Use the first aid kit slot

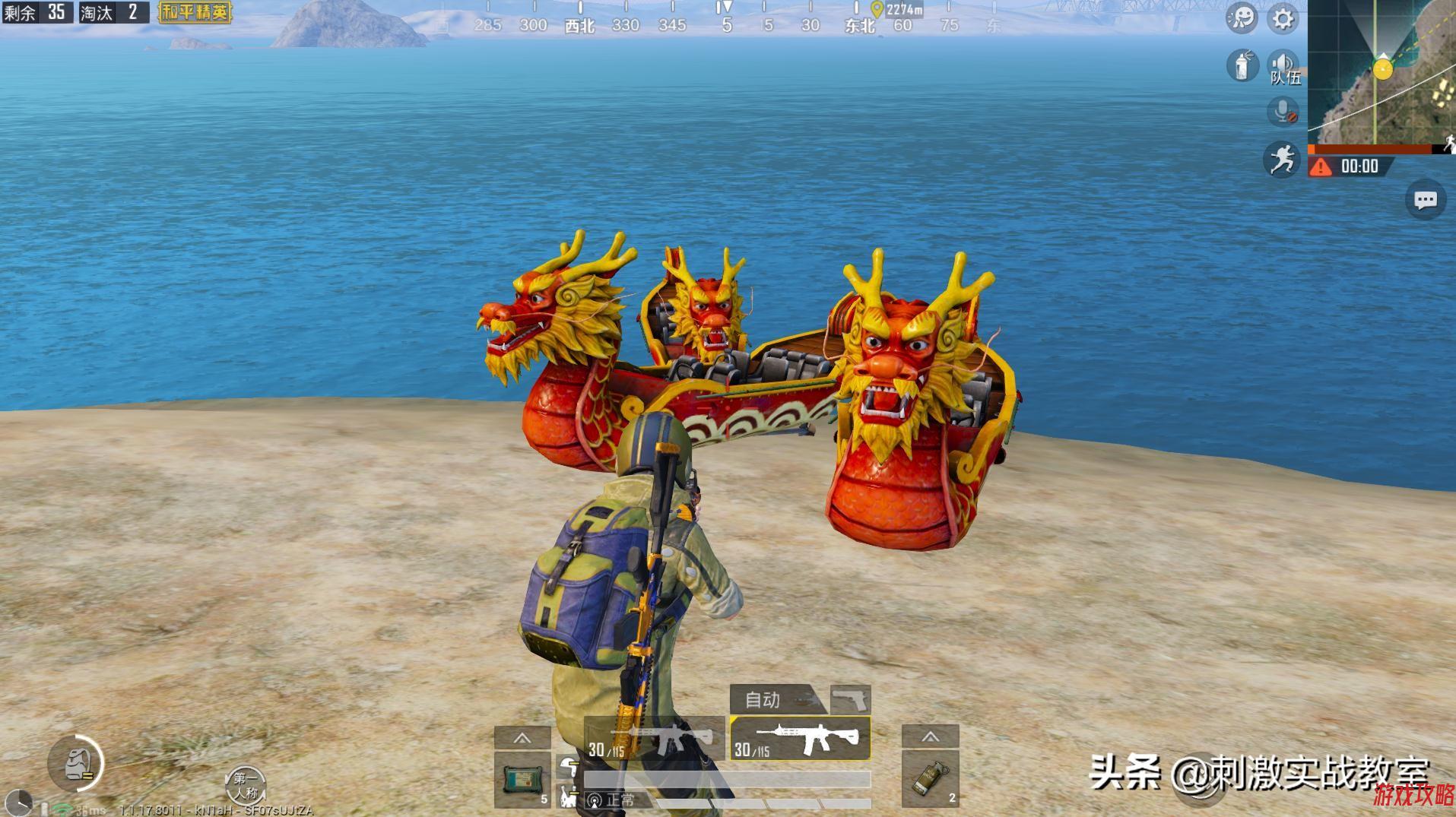click(522, 778)
